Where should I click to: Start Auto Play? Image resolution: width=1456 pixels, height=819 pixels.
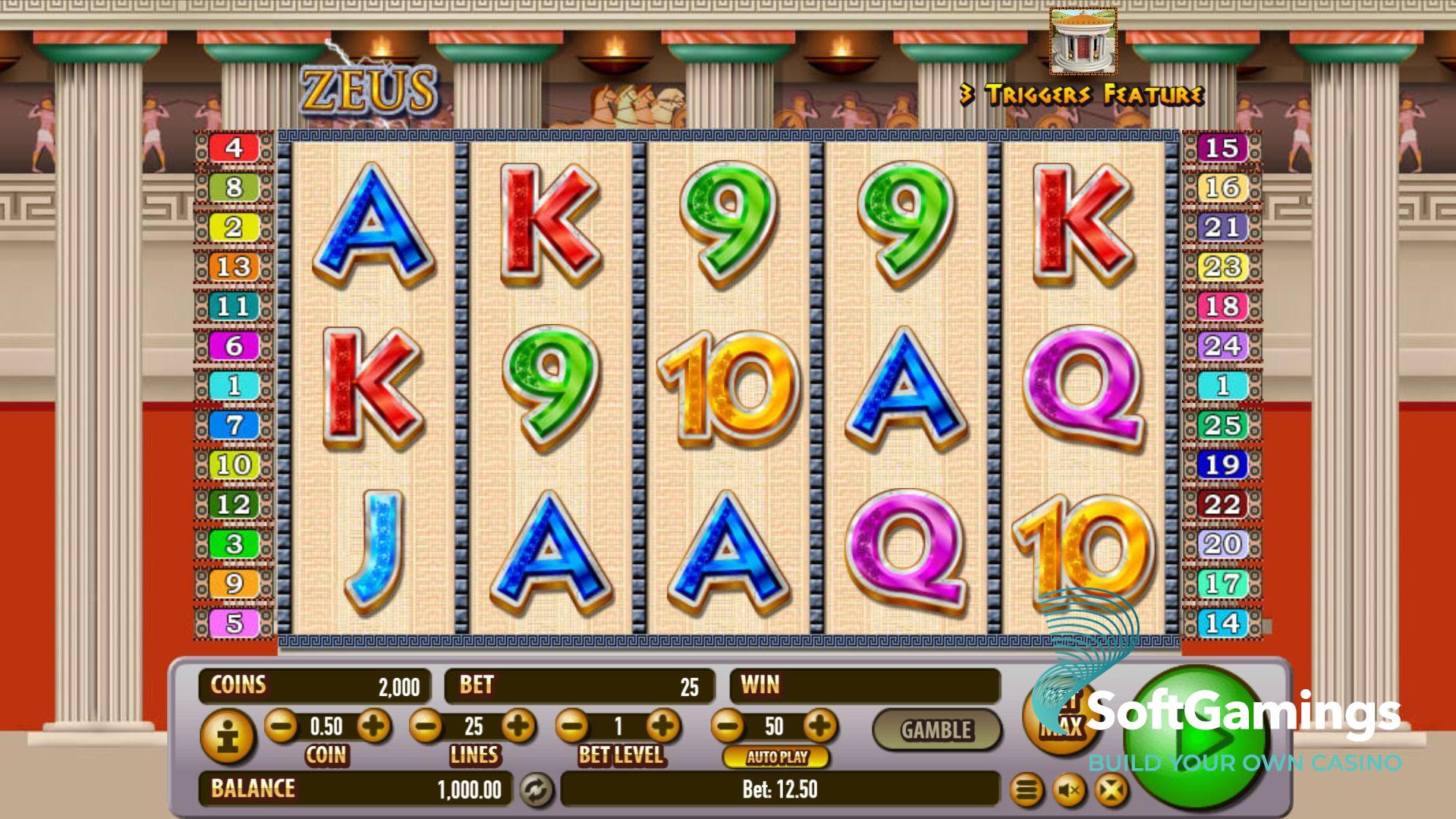[776, 757]
